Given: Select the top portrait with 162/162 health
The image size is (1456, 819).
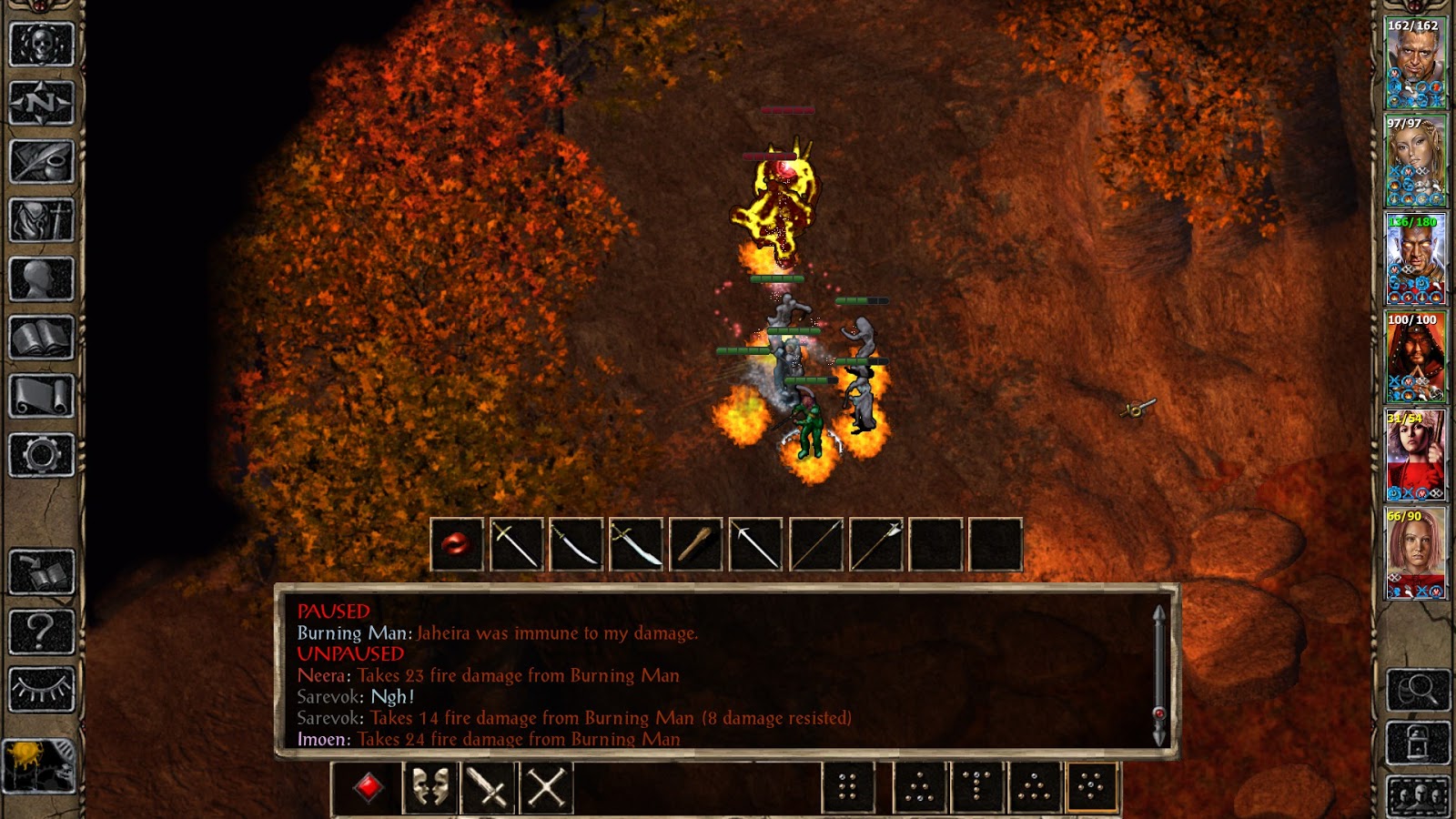Looking at the screenshot, I should click(x=1415, y=64).
